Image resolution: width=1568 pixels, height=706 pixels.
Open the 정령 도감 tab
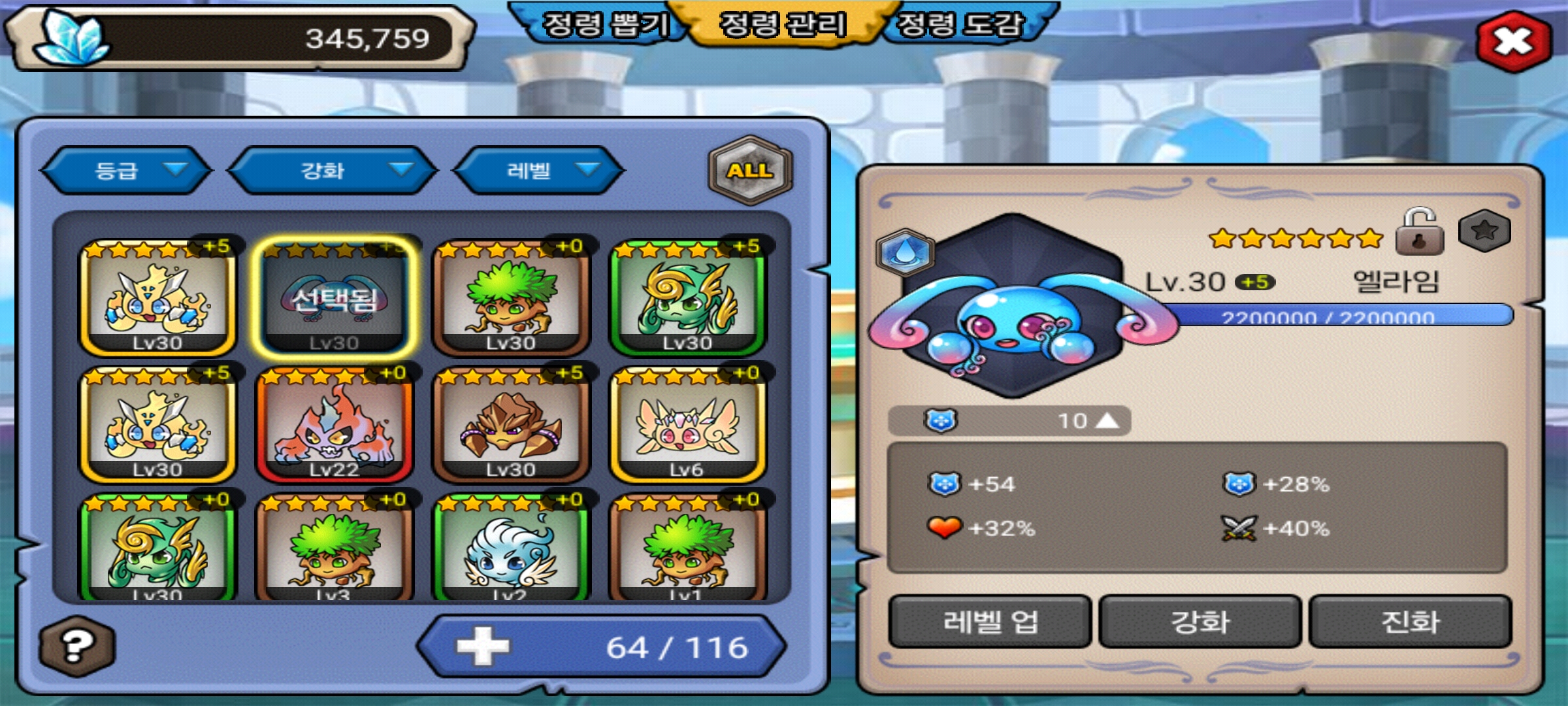click(959, 25)
